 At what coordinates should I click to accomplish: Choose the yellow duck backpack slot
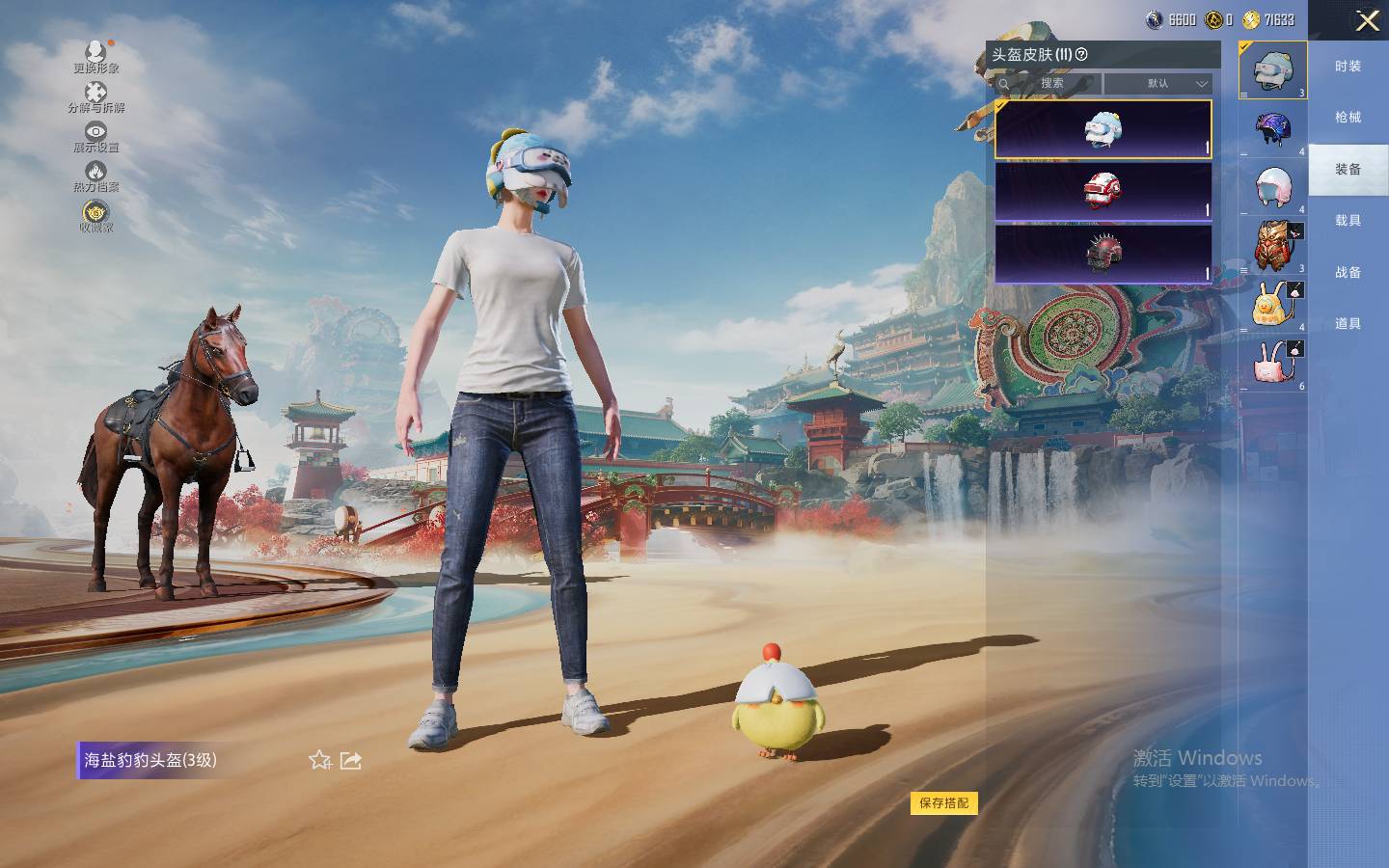click(x=1273, y=304)
